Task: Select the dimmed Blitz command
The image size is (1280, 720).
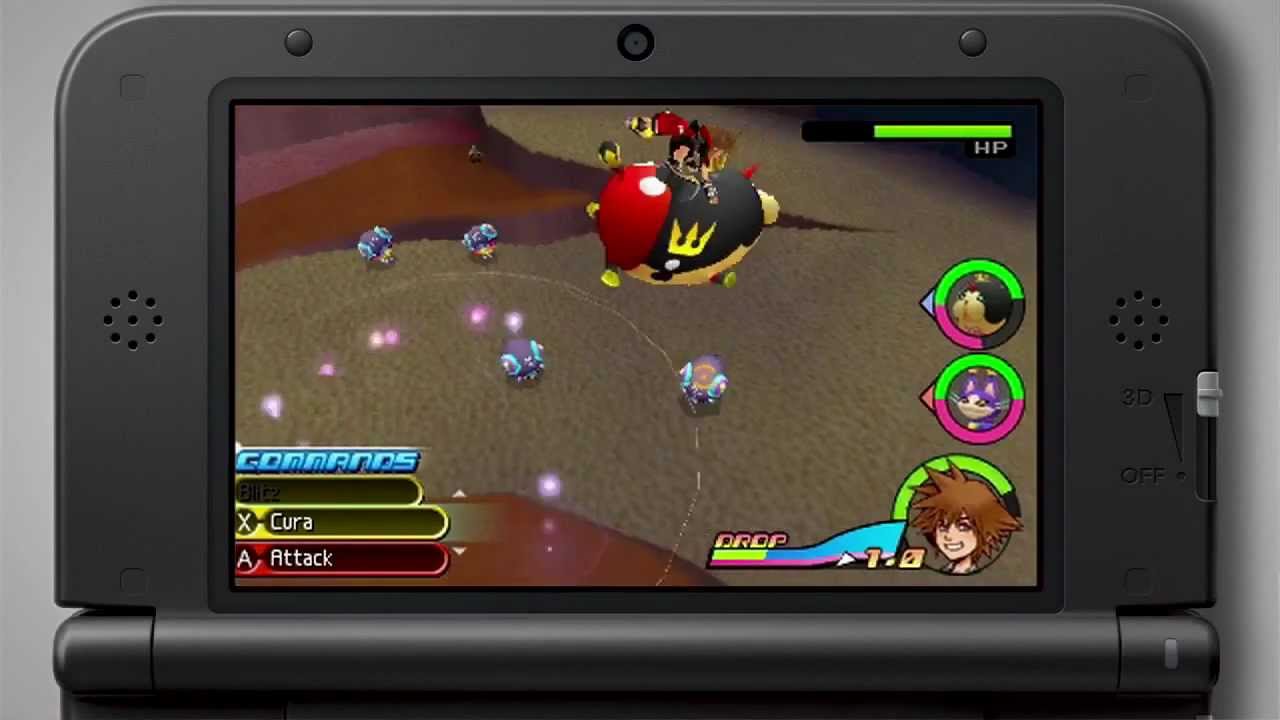Action: 328,492
